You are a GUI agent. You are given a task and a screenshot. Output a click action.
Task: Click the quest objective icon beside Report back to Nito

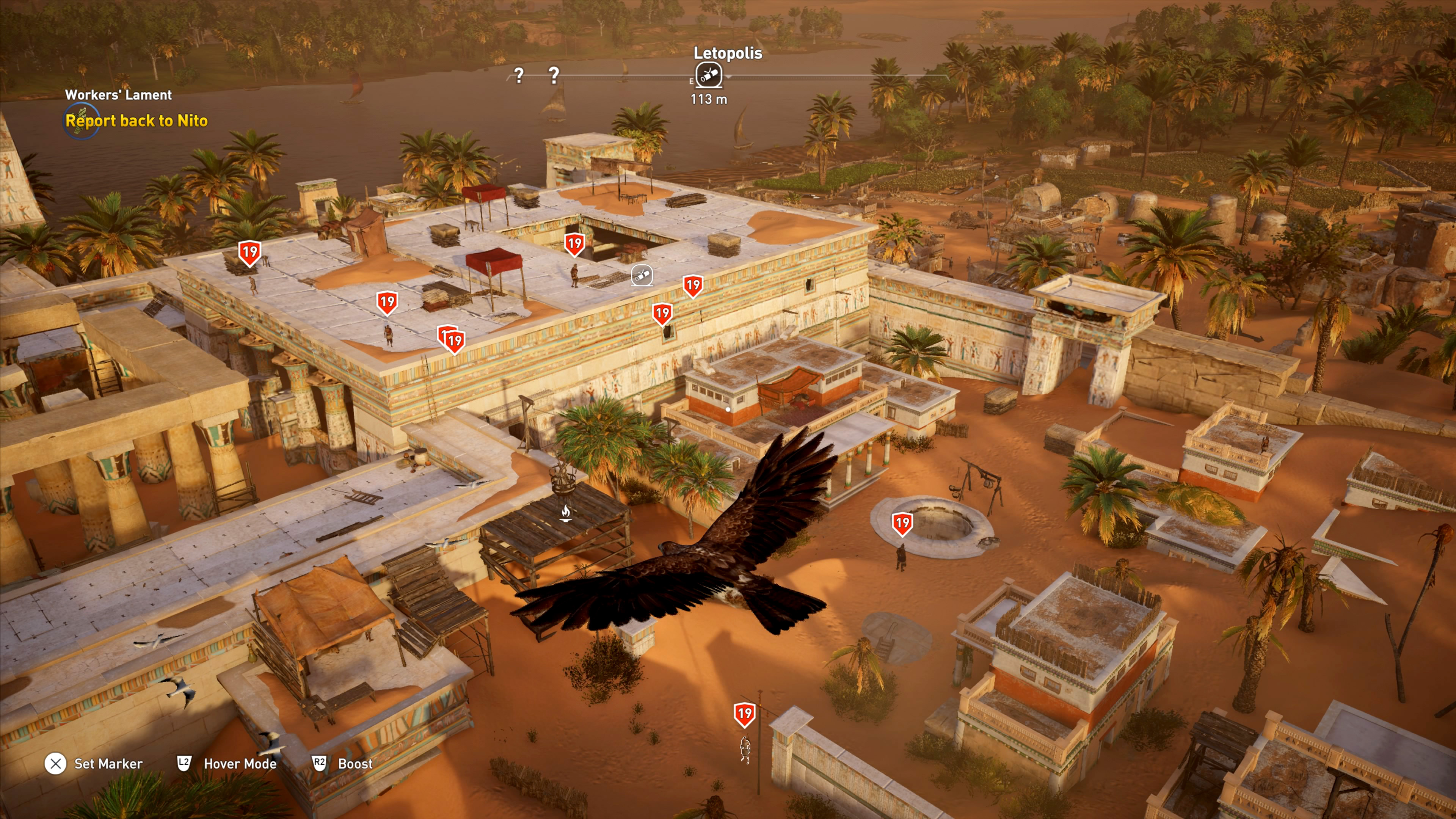pos(81,121)
